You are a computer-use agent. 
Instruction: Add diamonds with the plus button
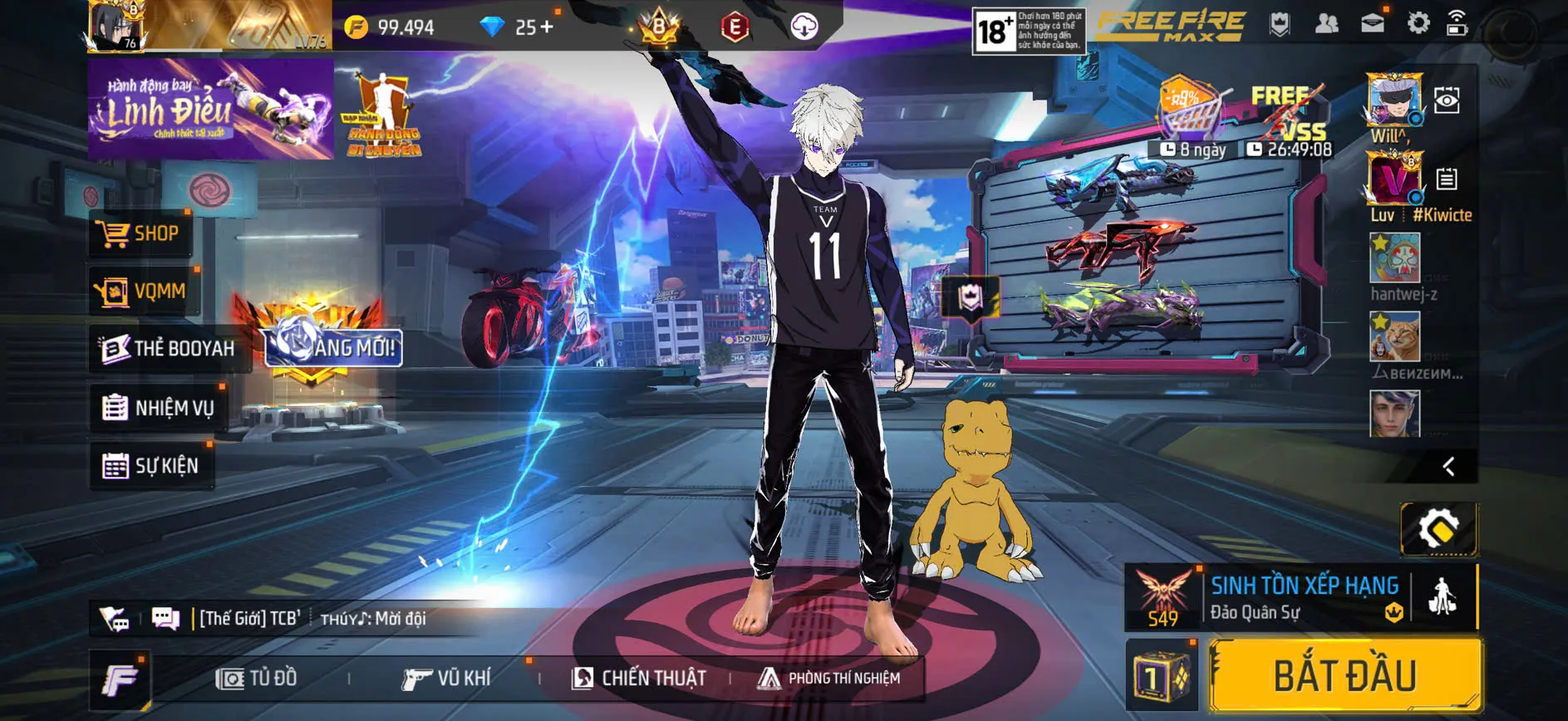pyautogui.click(x=546, y=27)
